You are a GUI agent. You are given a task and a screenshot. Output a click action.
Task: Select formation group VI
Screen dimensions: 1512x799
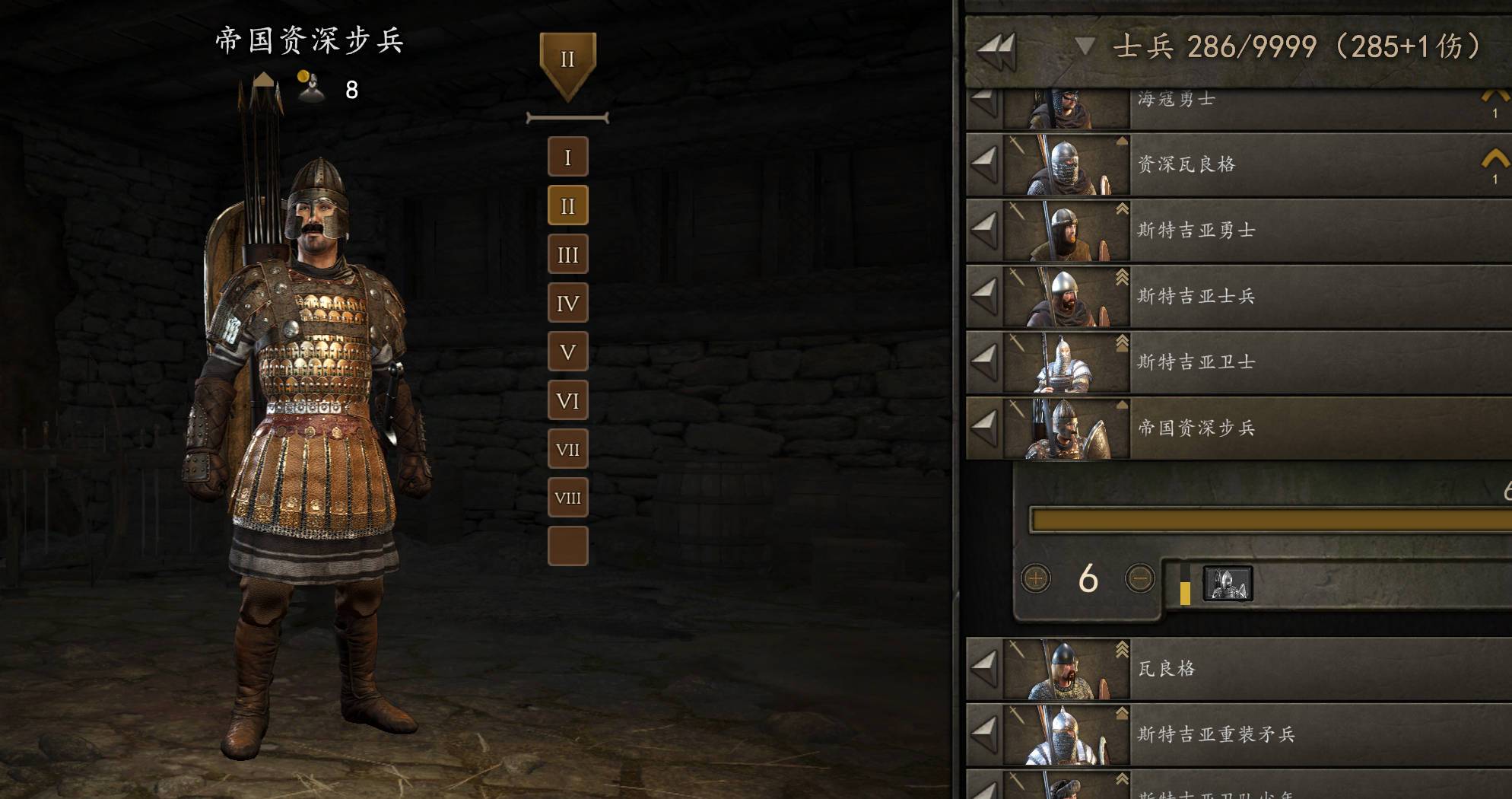567,400
